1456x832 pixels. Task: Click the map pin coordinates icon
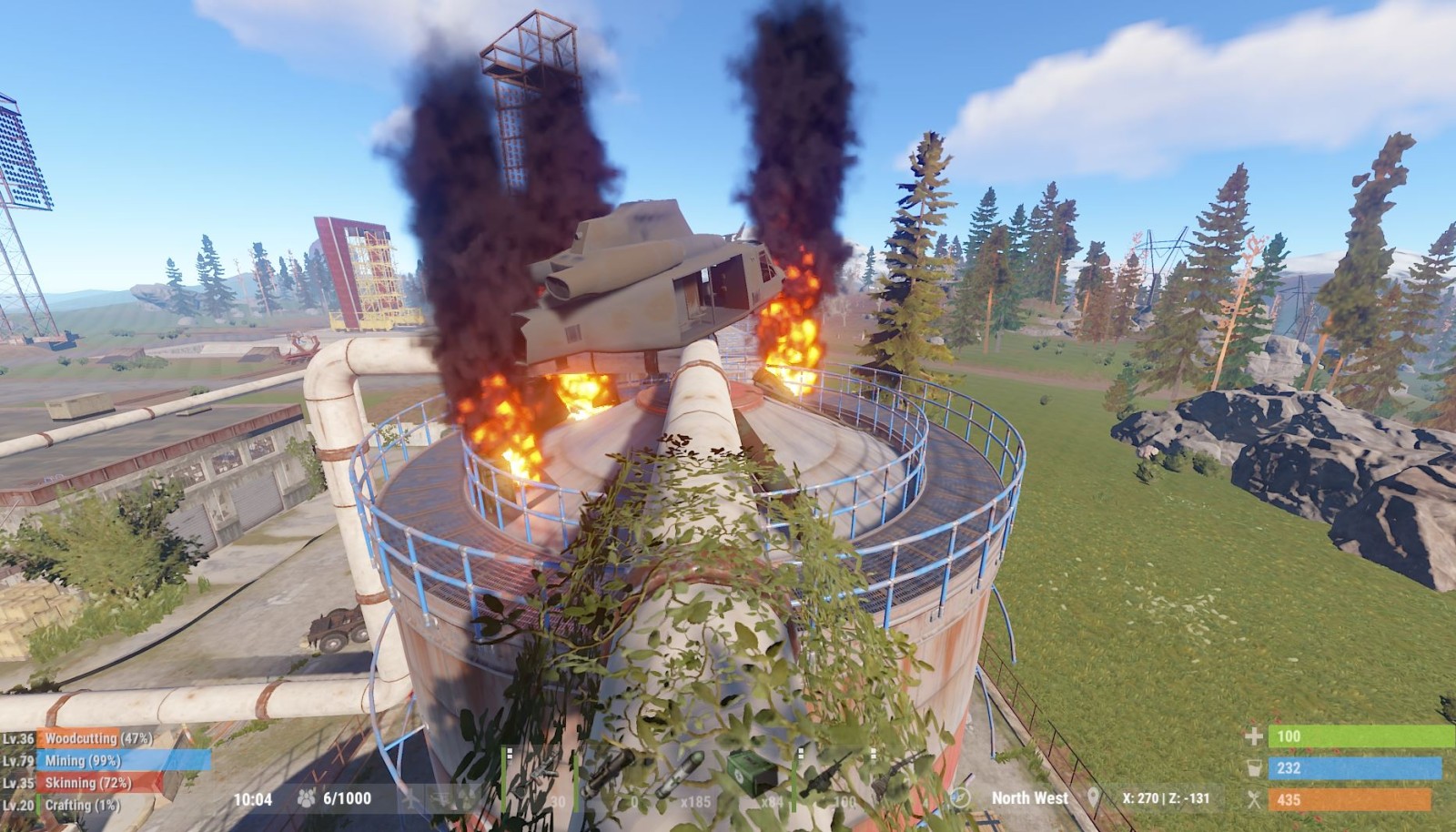click(1094, 798)
